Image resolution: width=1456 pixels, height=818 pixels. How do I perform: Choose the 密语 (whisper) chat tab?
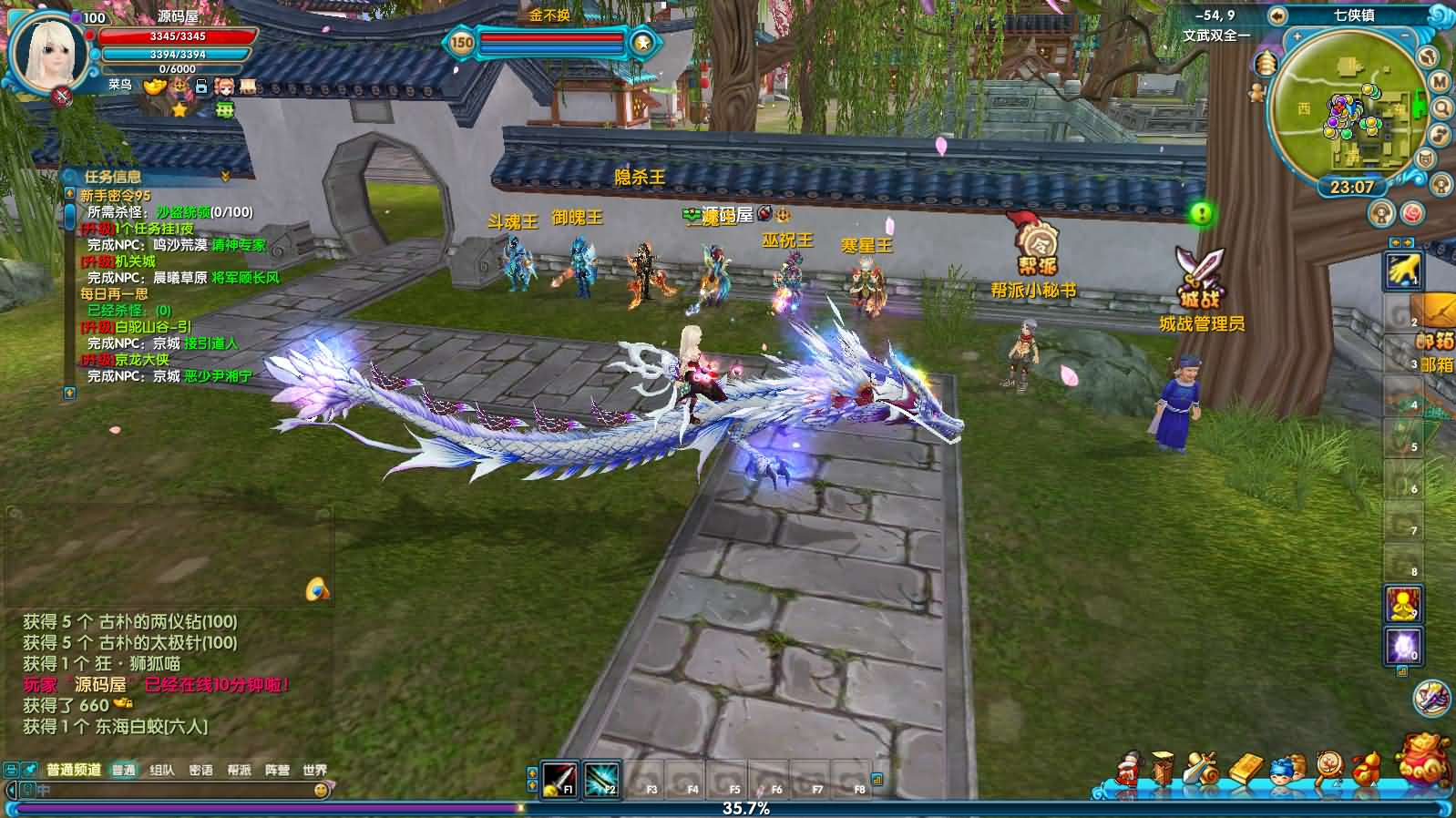point(200,770)
